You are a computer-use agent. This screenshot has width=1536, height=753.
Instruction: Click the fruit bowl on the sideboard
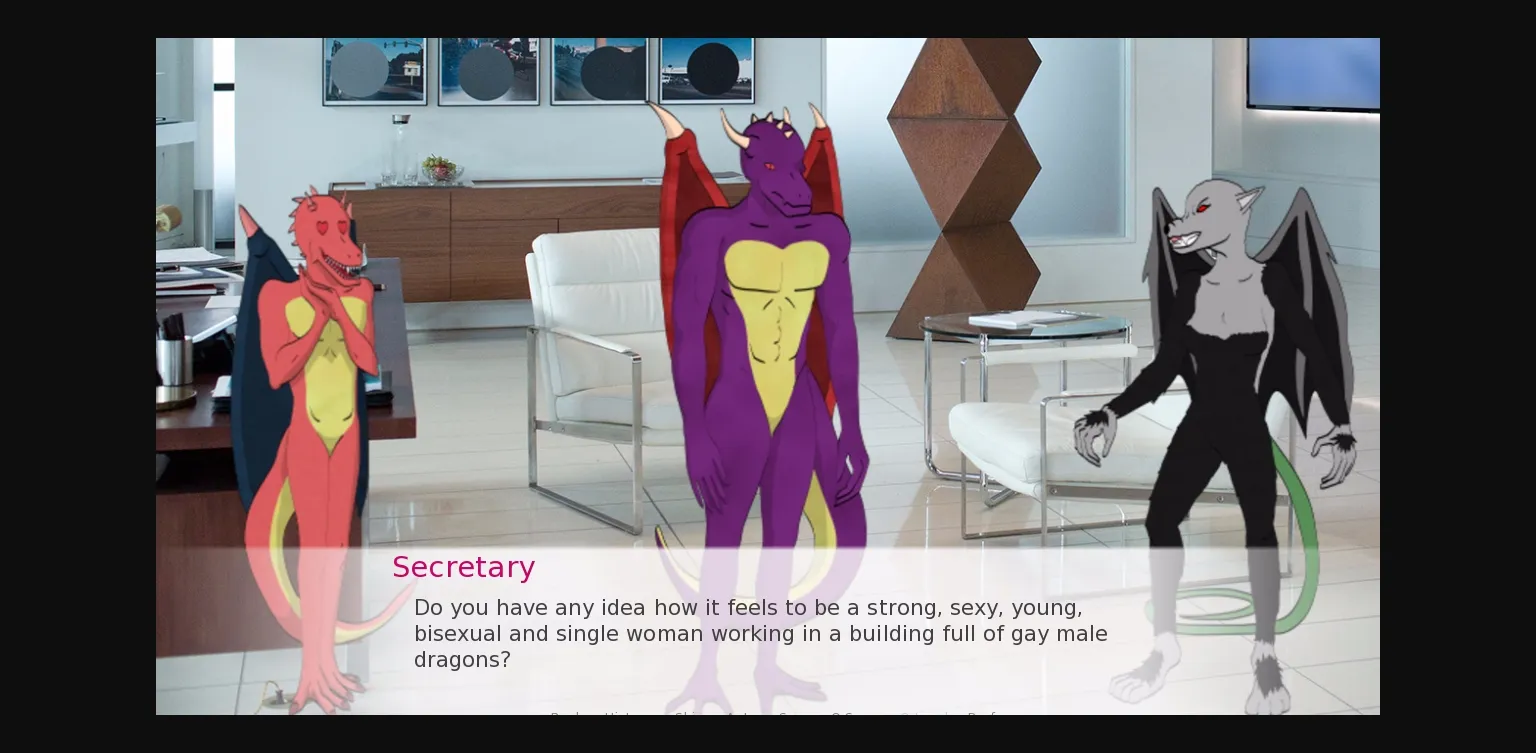443,170
